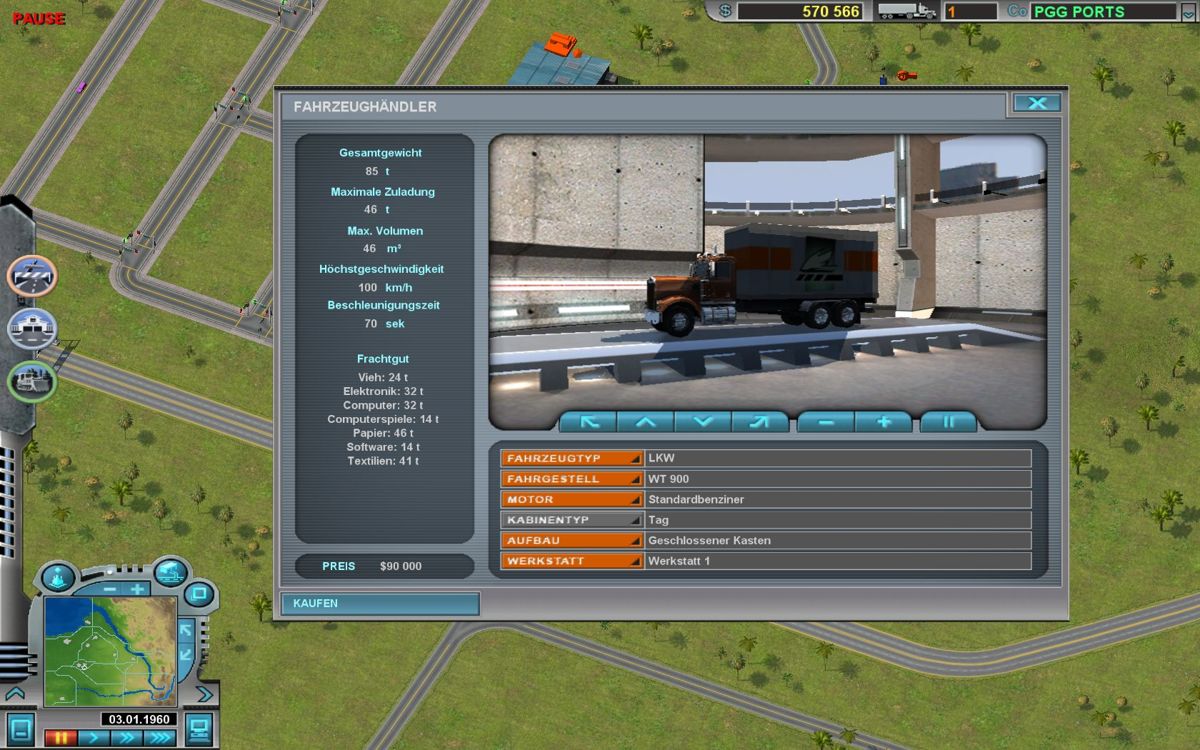Open the depot building icon
Screen dimensions: 1200x750
pos(33,328)
